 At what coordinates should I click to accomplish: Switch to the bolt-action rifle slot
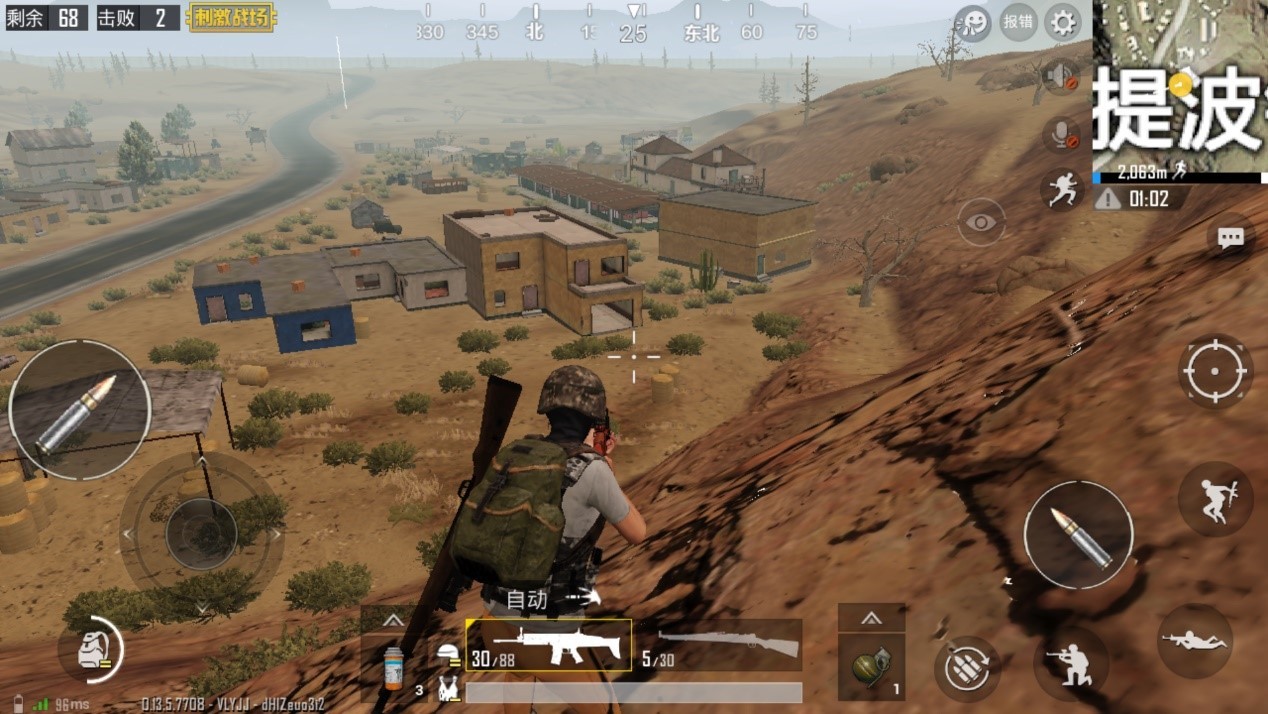pos(718,645)
